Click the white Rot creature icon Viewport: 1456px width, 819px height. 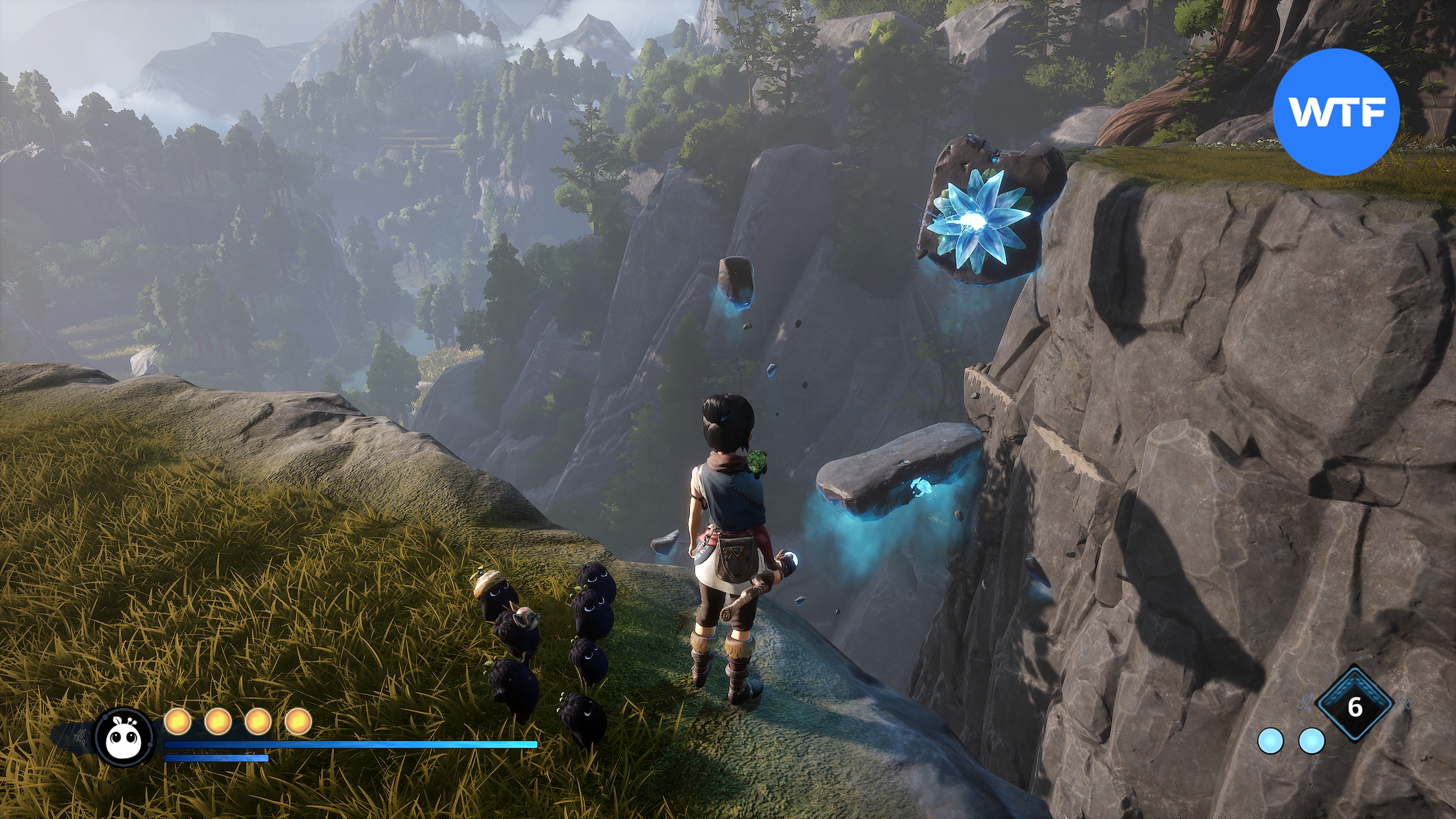(x=125, y=737)
